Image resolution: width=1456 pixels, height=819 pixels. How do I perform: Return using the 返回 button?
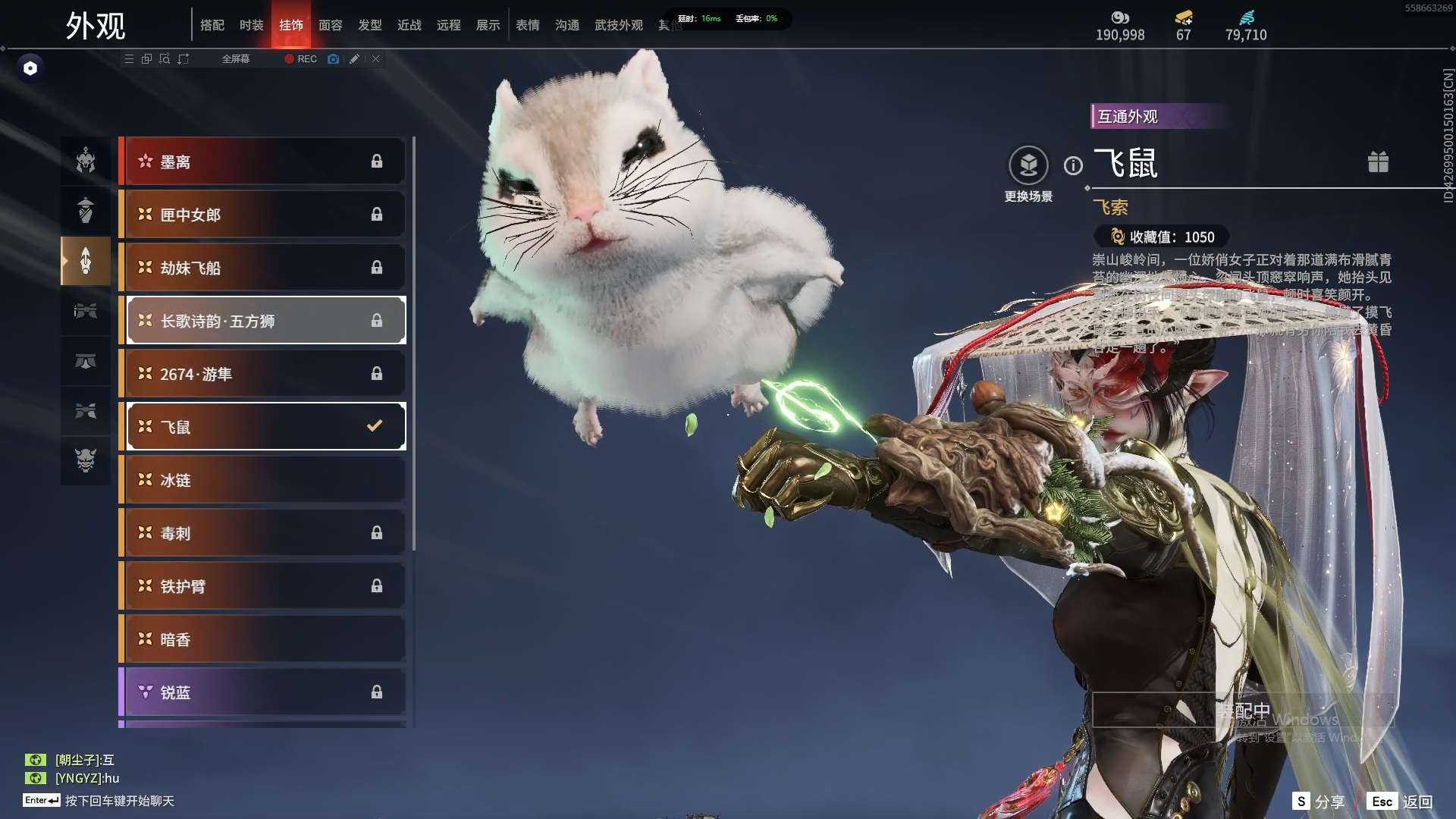(1400, 802)
